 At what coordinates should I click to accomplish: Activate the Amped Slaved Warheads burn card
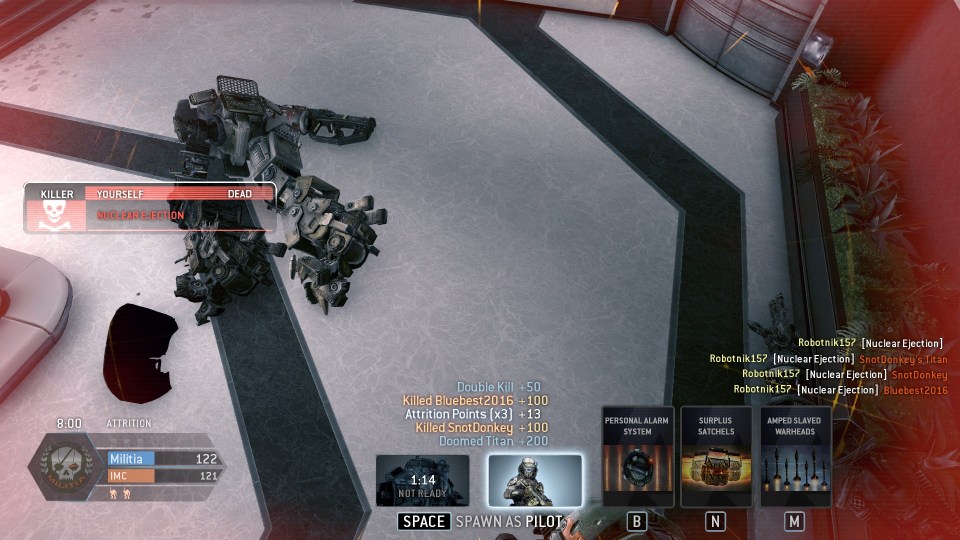(795, 457)
